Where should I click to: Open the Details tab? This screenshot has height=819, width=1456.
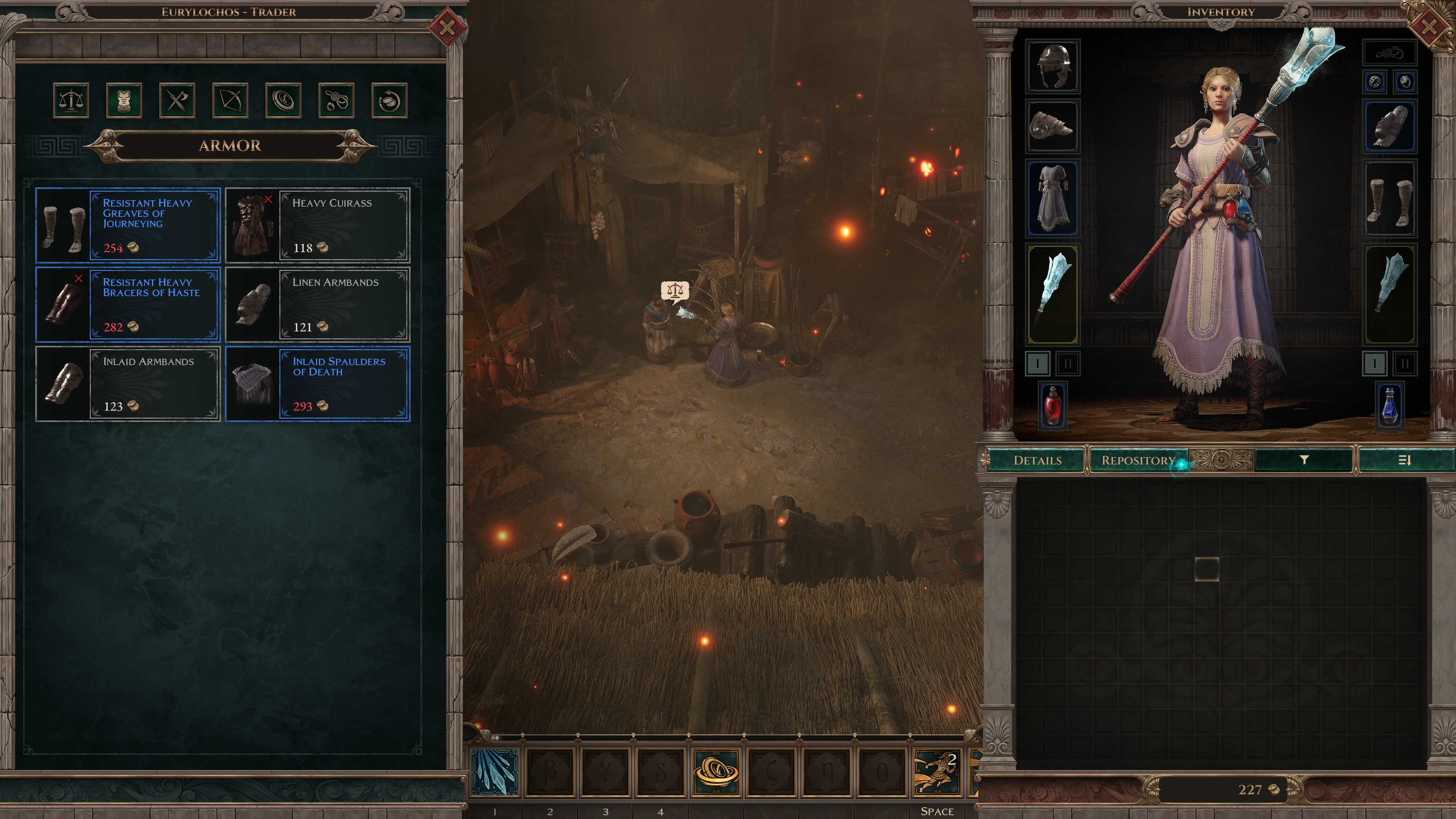point(1037,460)
